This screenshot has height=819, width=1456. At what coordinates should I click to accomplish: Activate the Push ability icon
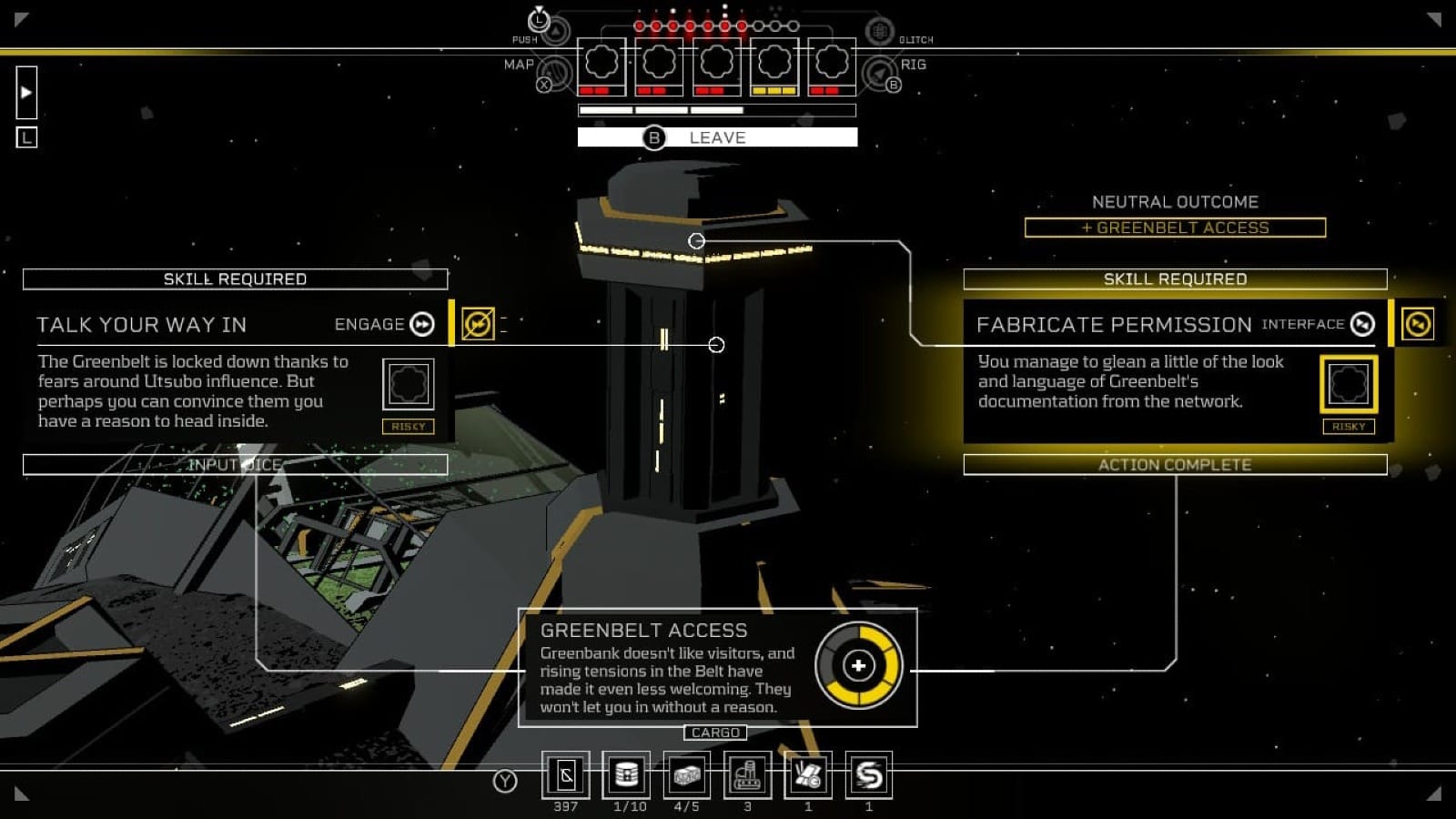pyautogui.click(x=555, y=31)
